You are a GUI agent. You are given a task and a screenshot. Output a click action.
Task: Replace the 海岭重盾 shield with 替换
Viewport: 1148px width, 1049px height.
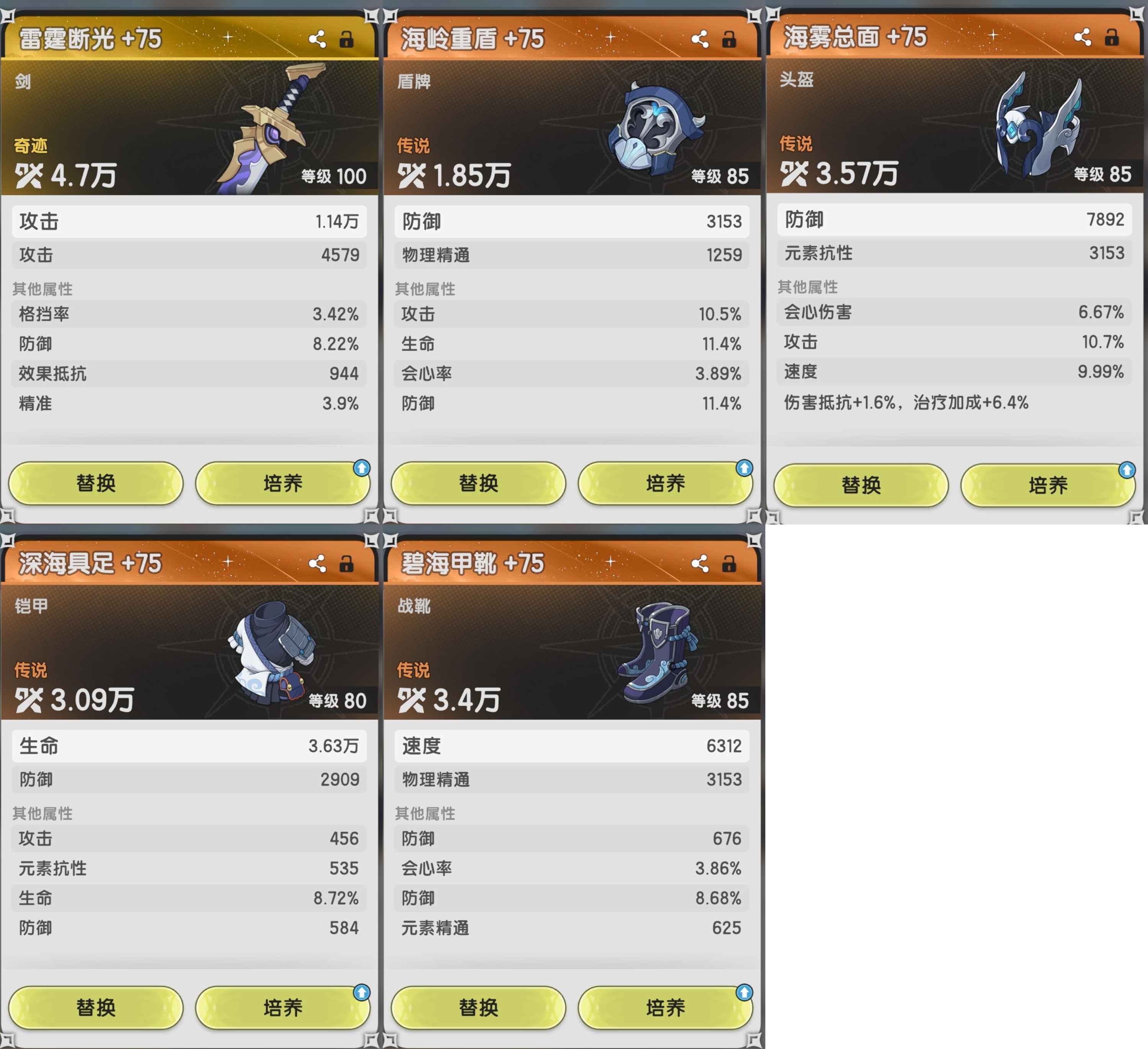point(478,483)
